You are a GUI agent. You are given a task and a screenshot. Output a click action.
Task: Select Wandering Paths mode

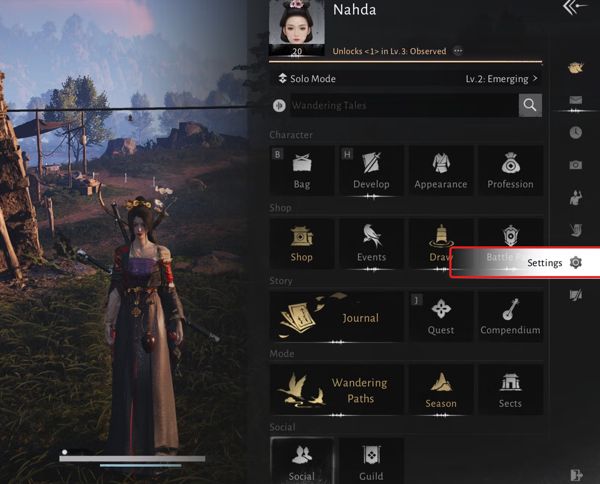(337, 389)
